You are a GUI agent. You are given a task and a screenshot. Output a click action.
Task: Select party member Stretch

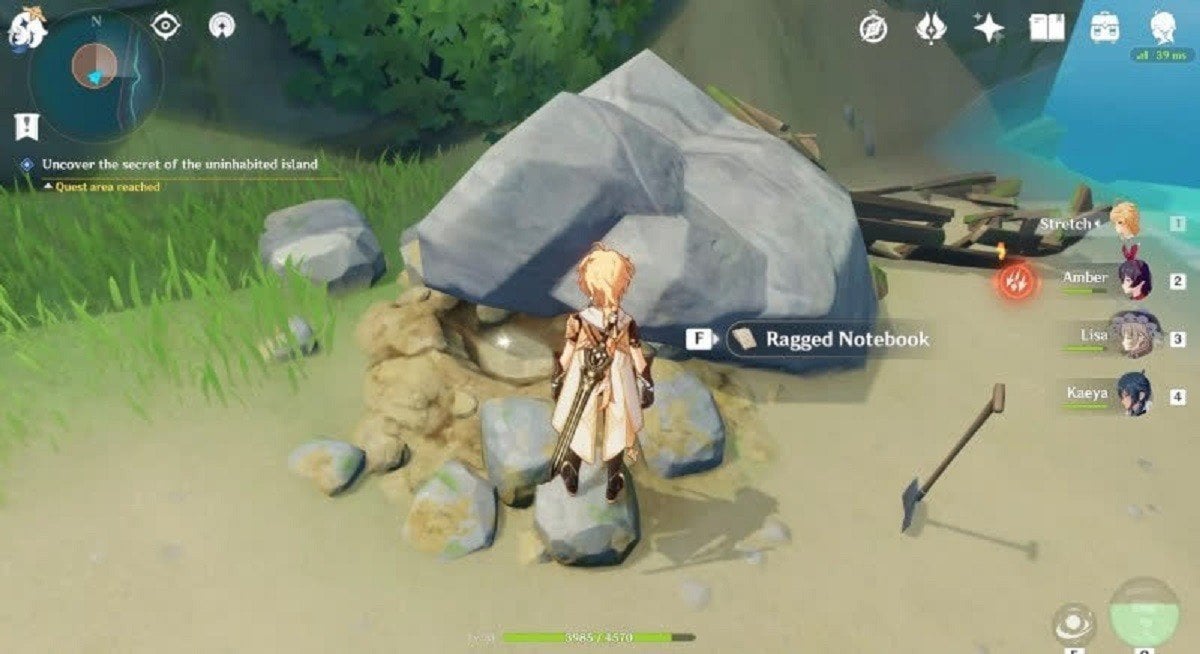(1126, 222)
